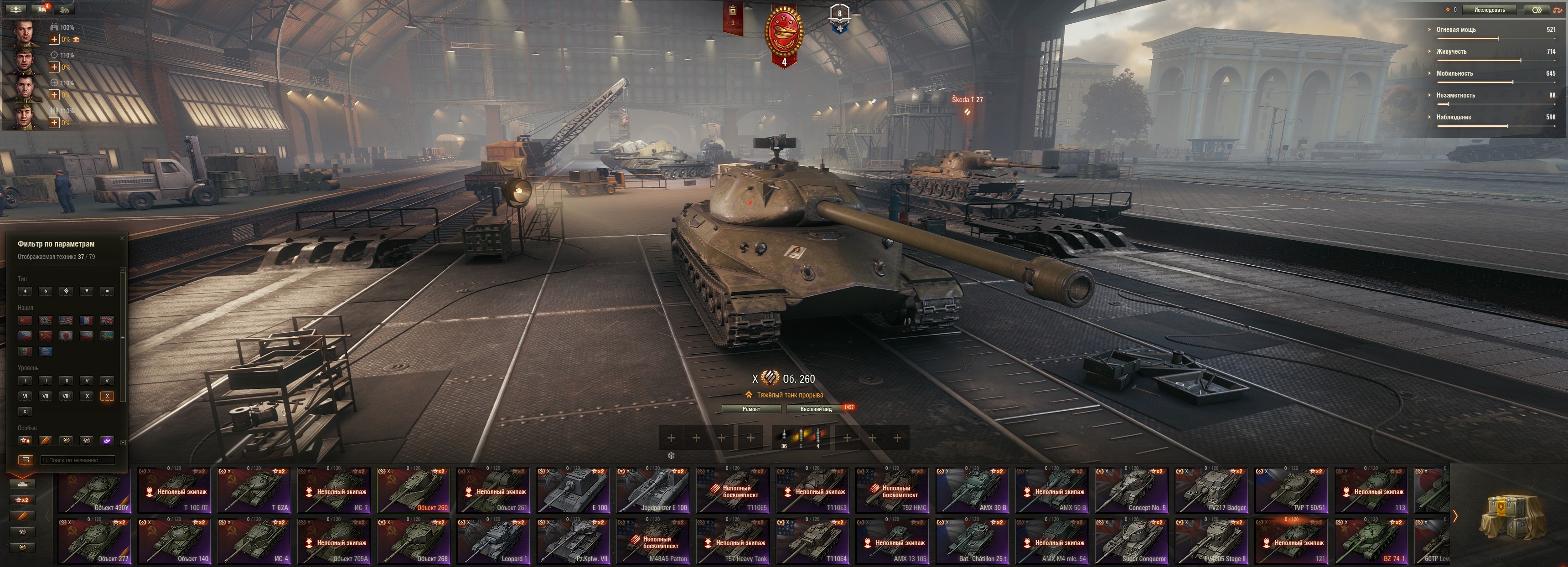Choose the AMX 30 B tank card
Screen dimensions: 1568x567
(x=972, y=490)
